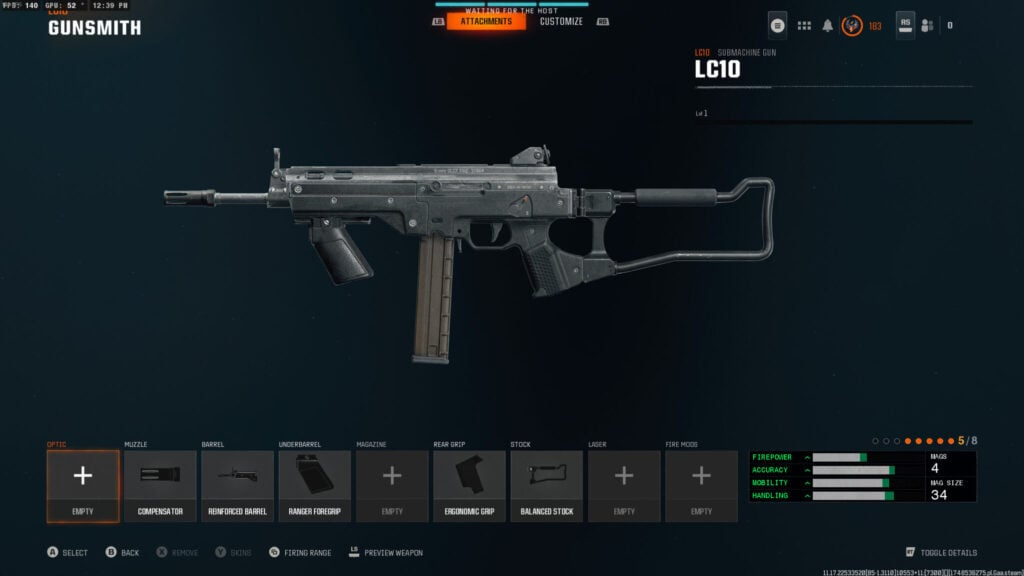The width and height of the screenshot is (1024, 576).
Task: View the player profile emblem
Action: [853, 25]
